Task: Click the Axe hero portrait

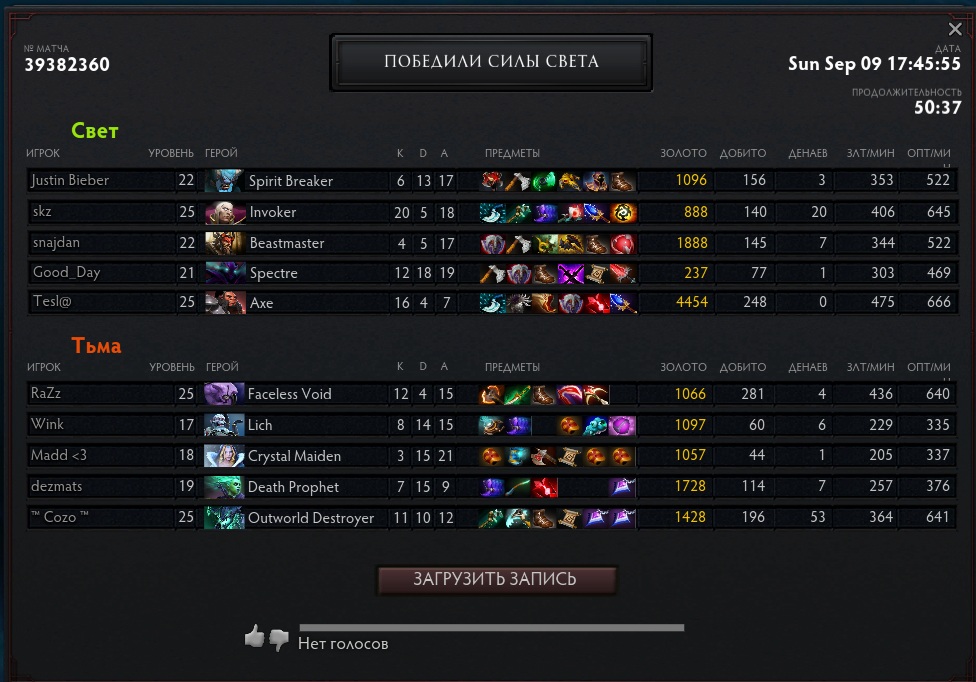Action: (x=225, y=303)
